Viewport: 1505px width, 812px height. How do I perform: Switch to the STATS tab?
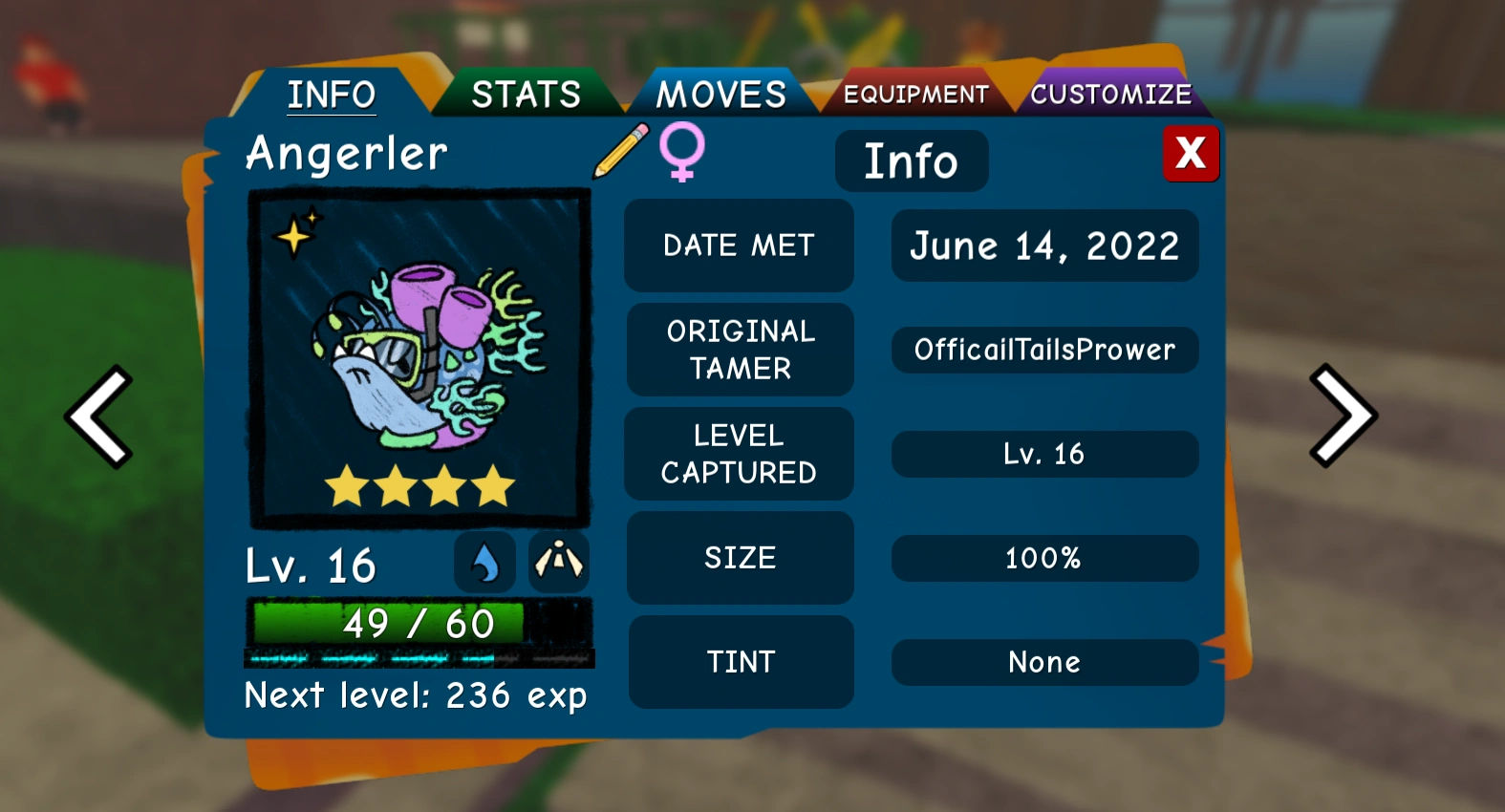click(525, 93)
